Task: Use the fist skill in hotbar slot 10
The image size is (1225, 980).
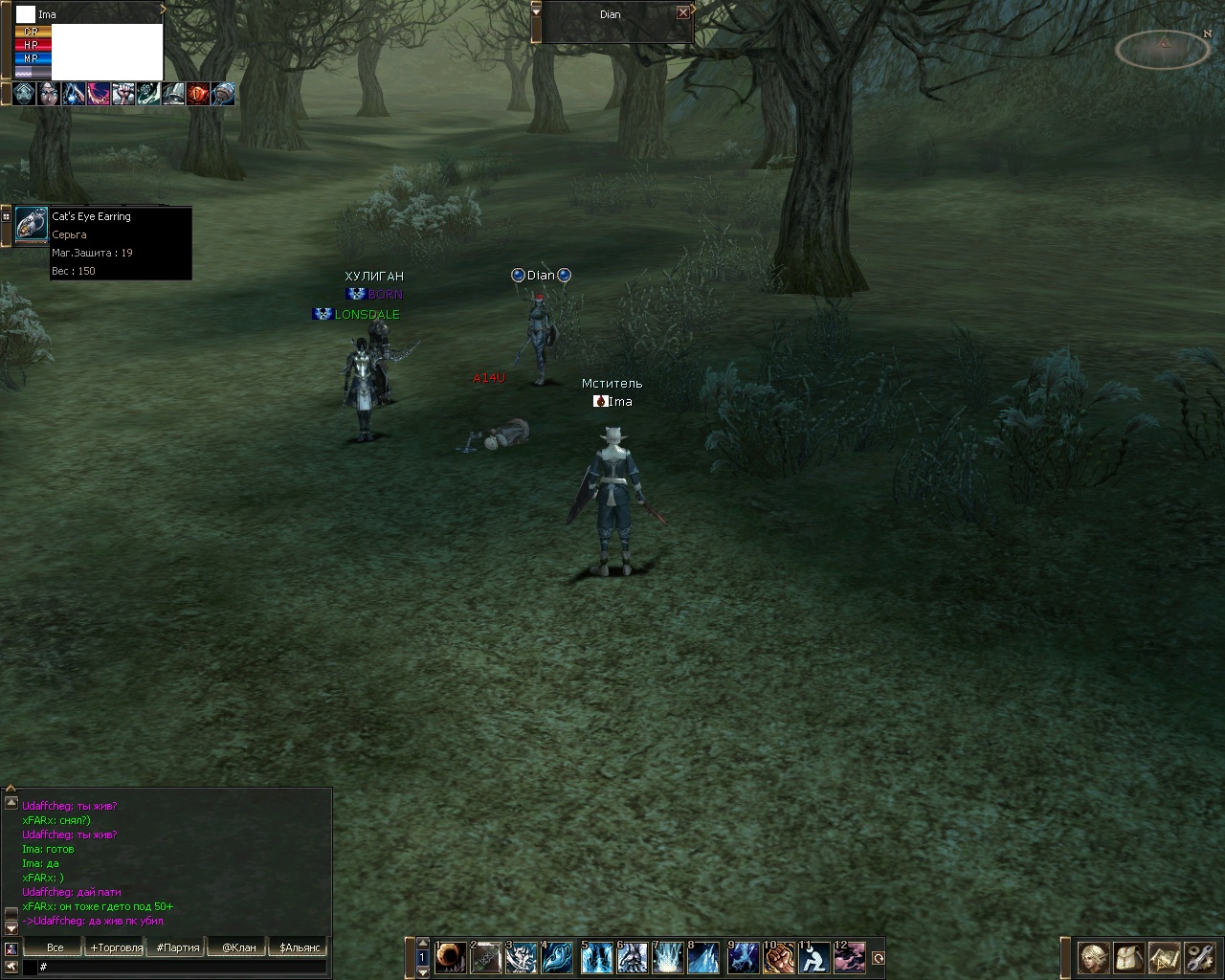Action: (779, 957)
